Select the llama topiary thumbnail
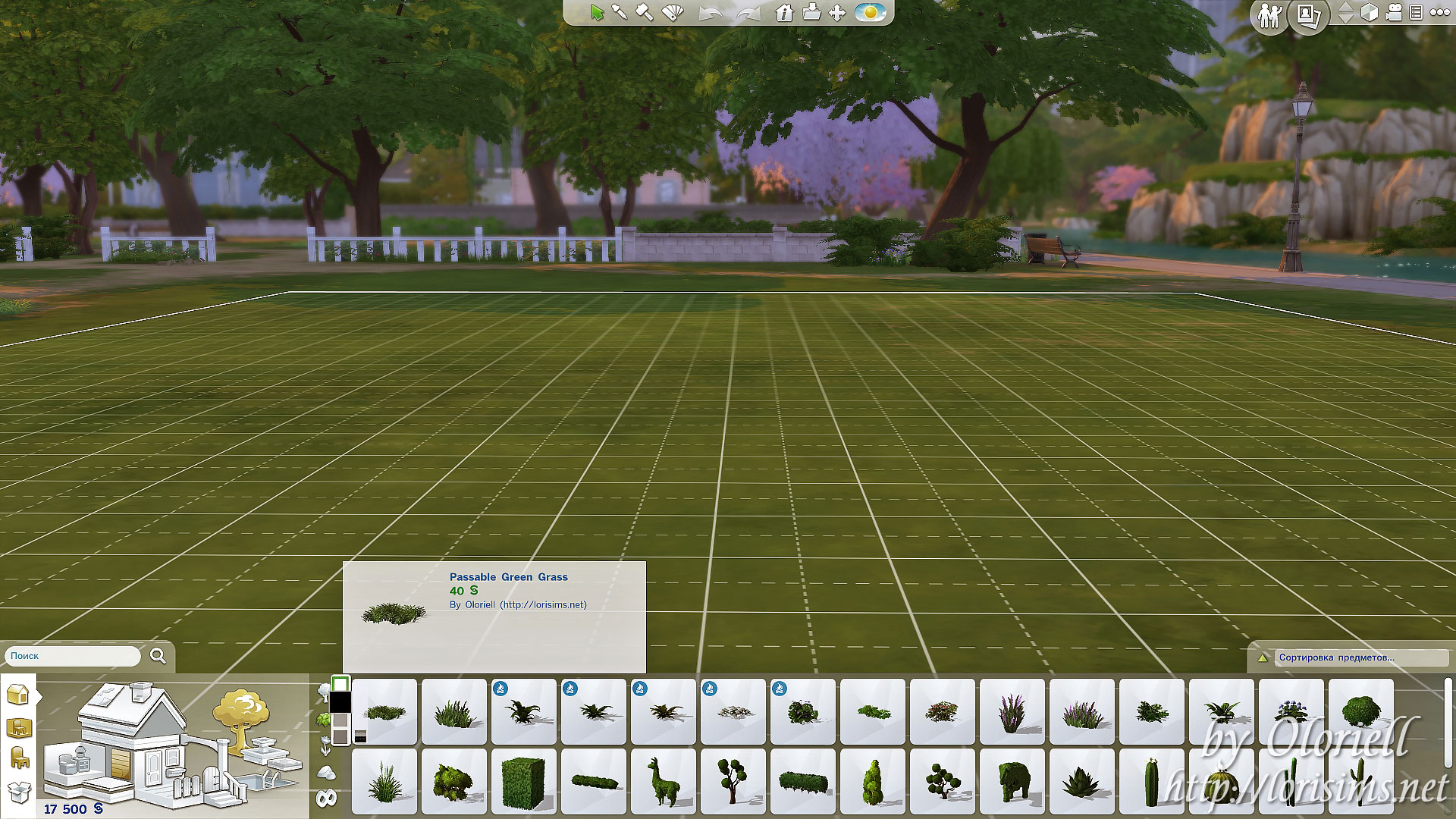 click(x=663, y=780)
